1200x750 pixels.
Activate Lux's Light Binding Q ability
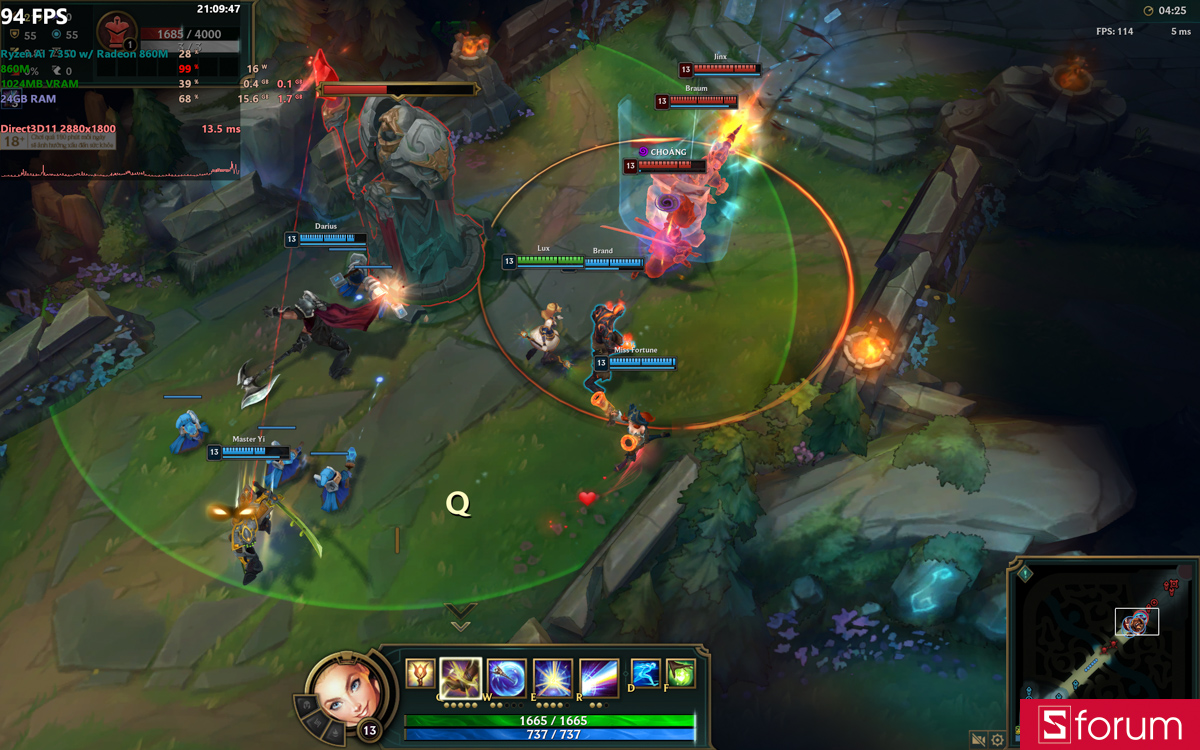click(461, 677)
